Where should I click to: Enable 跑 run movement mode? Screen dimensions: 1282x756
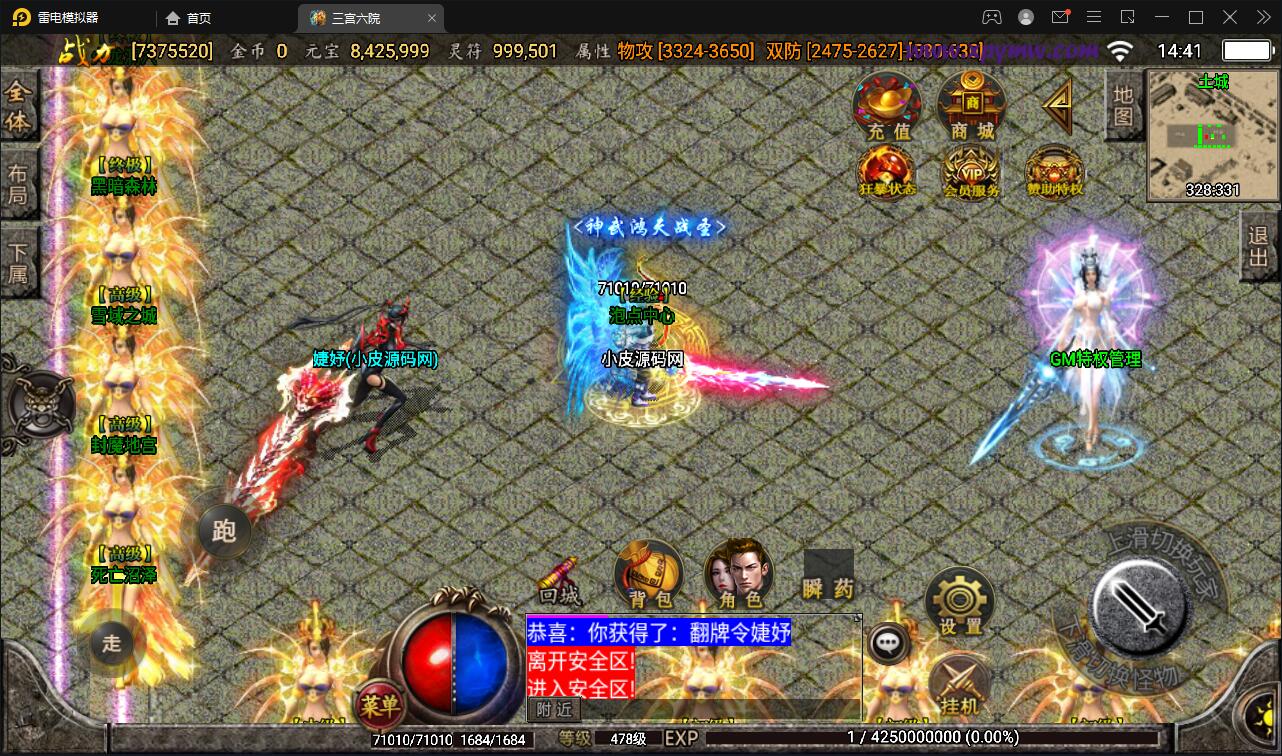223,532
